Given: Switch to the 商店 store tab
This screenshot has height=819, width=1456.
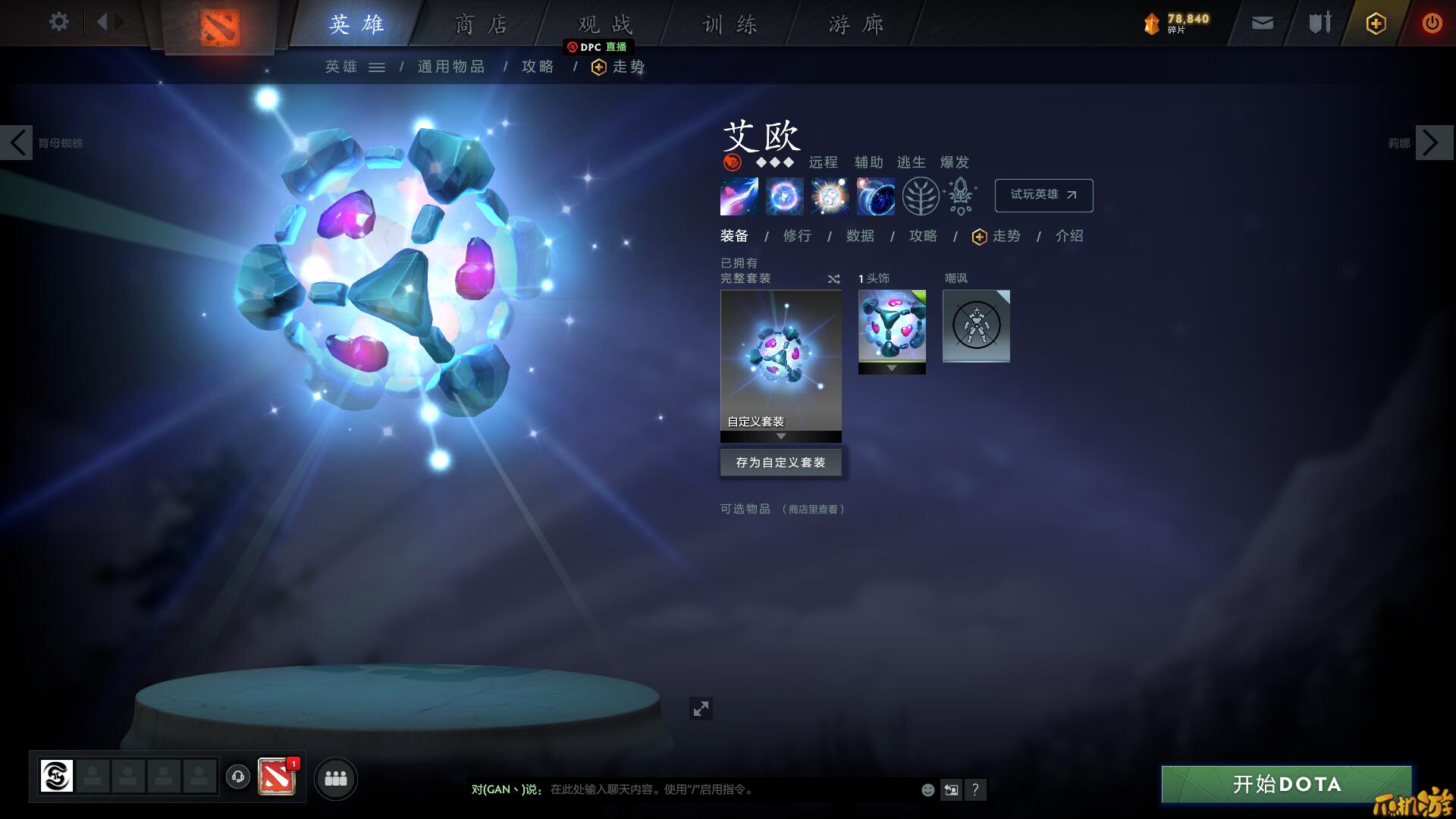Looking at the screenshot, I should 481,25.
